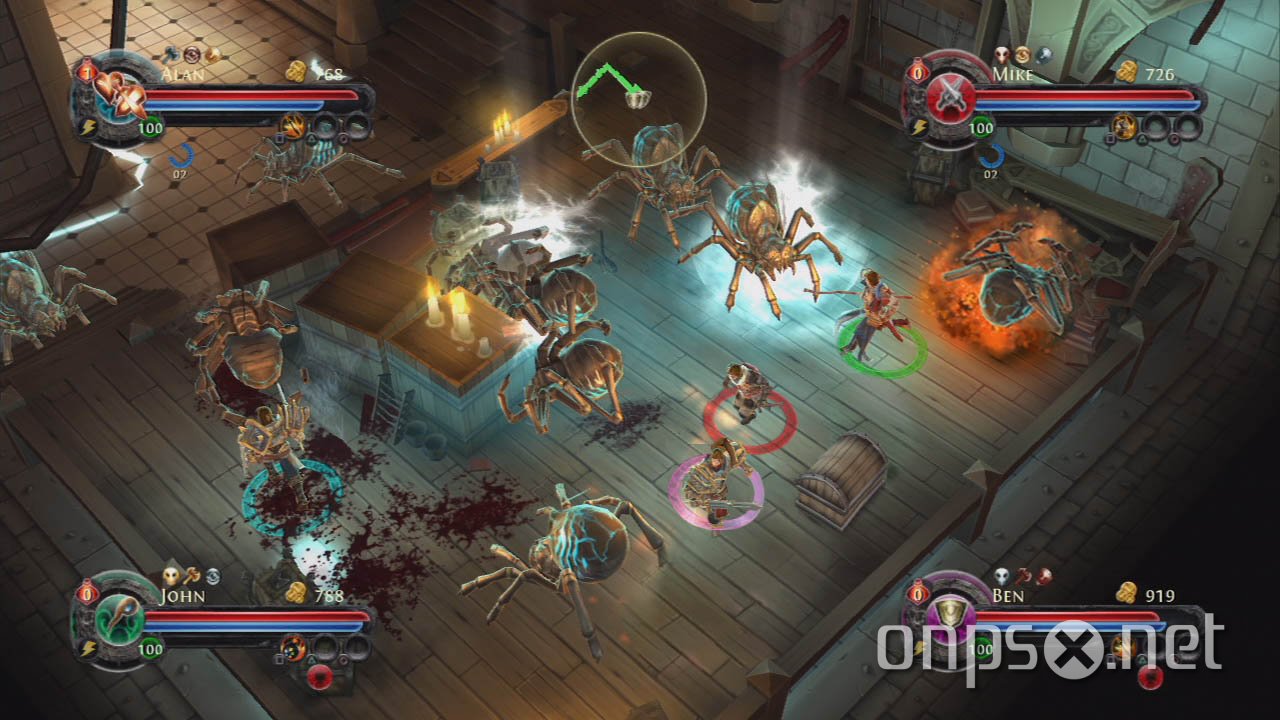Select Alan's crossed-swords character portrait
The width and height of the screenshot is (1280, 720).
click(120, 97)
